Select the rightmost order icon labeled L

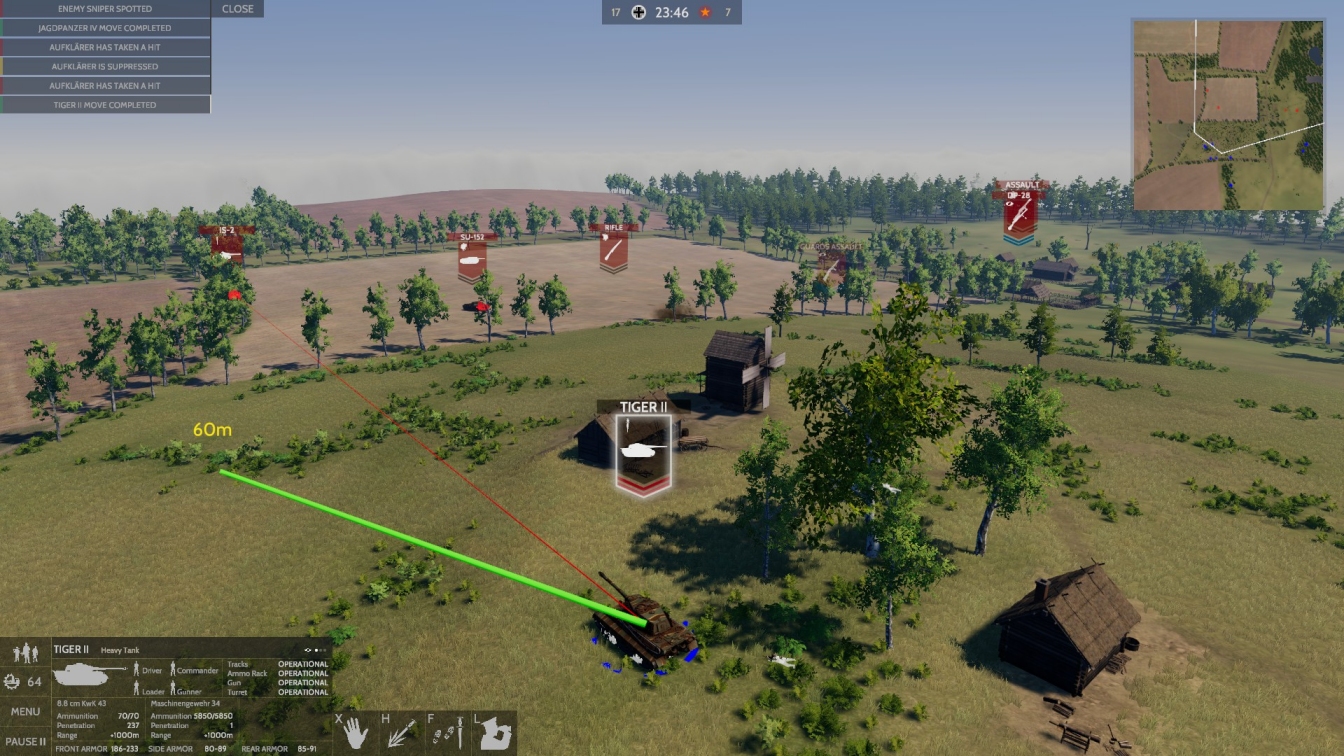tap(494, 734)
